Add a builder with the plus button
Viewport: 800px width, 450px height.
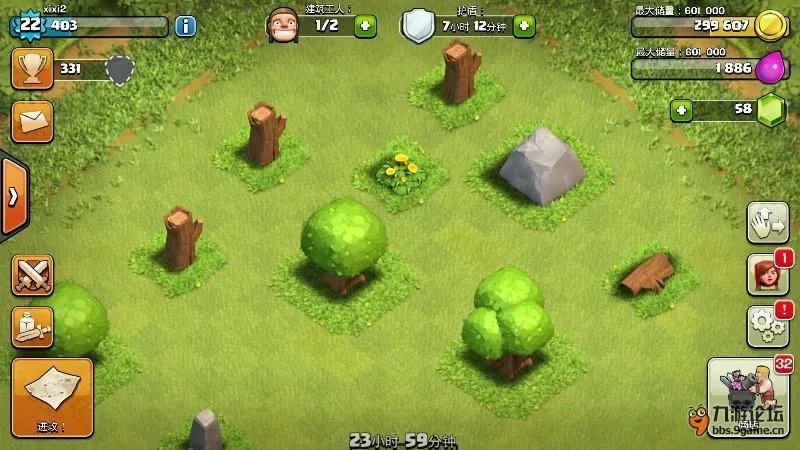(366, 26)
